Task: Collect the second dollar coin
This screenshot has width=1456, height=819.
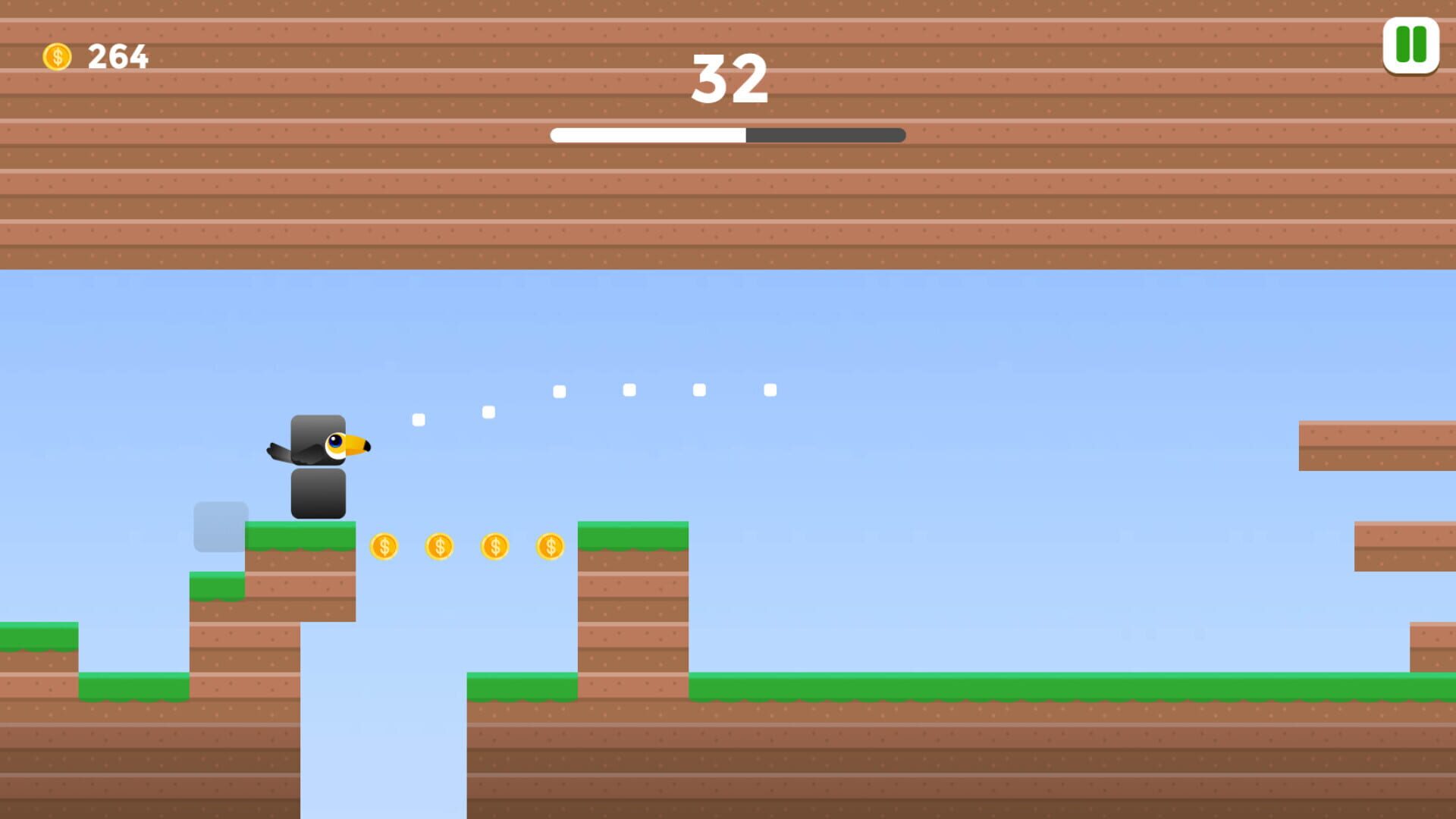Action: (439, 546)
